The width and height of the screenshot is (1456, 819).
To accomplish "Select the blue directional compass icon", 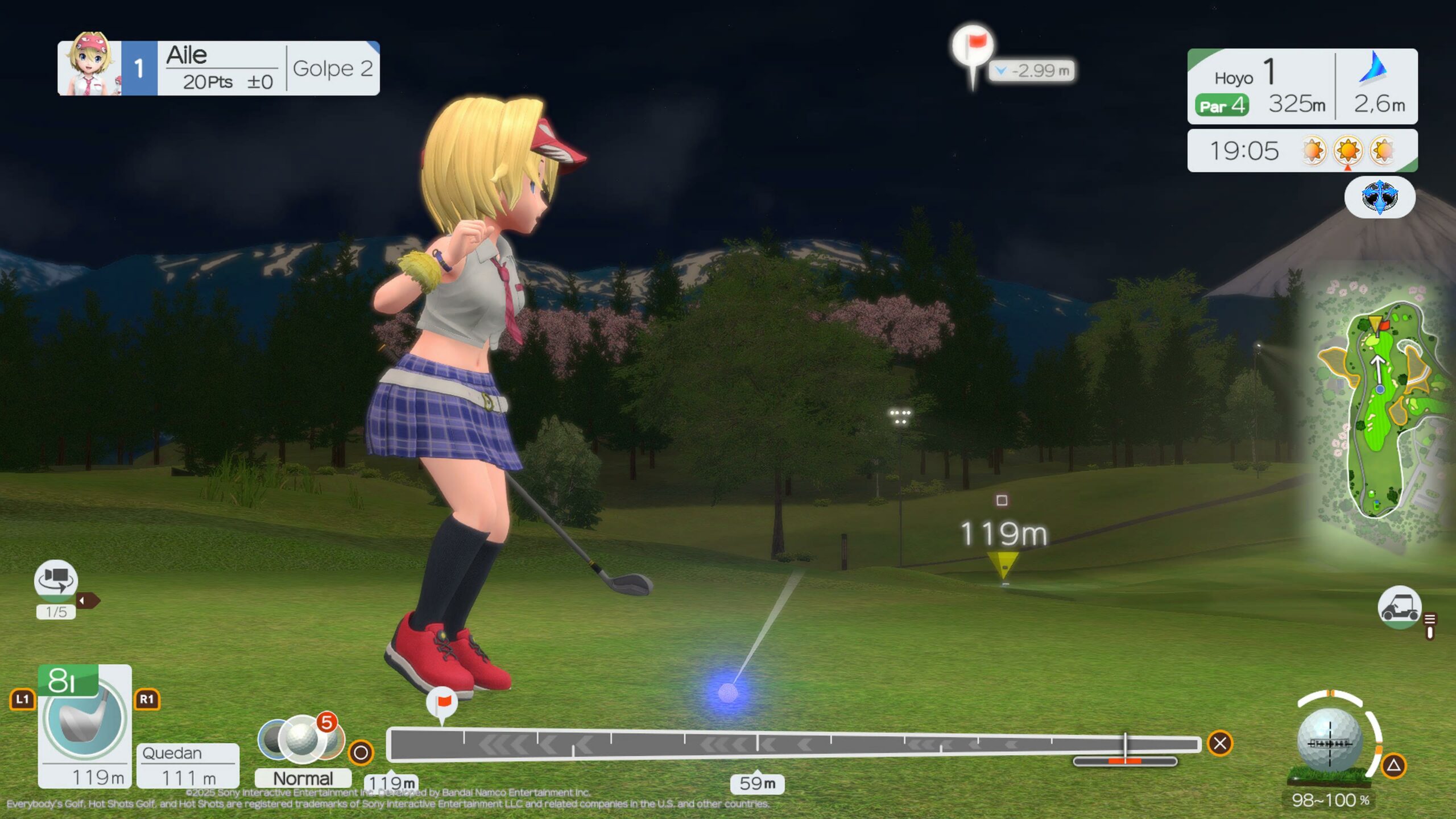I will (x=1379, y=197).
